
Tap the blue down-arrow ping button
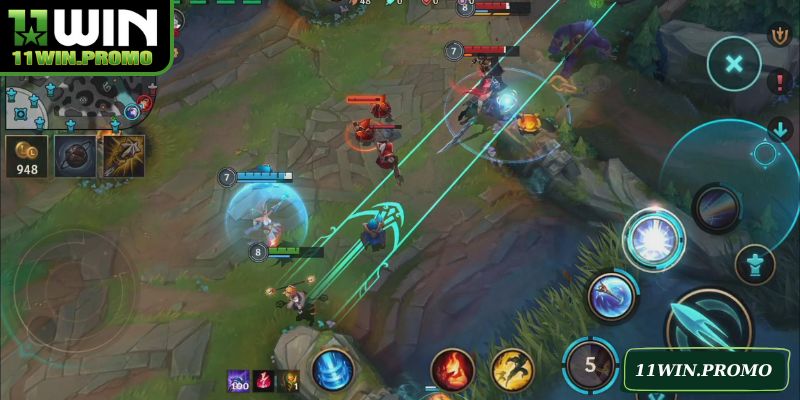pyautogui.click(x=780, y=129)
